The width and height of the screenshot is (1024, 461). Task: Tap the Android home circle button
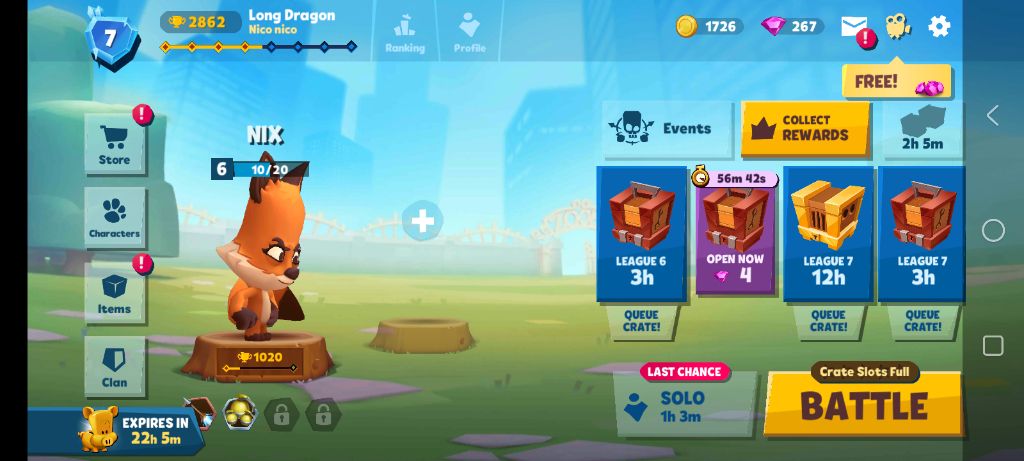993,231
